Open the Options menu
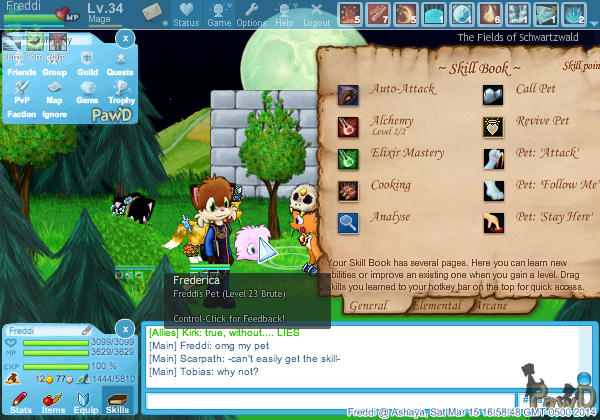This screenshot has width=600, height=420. 251,14
